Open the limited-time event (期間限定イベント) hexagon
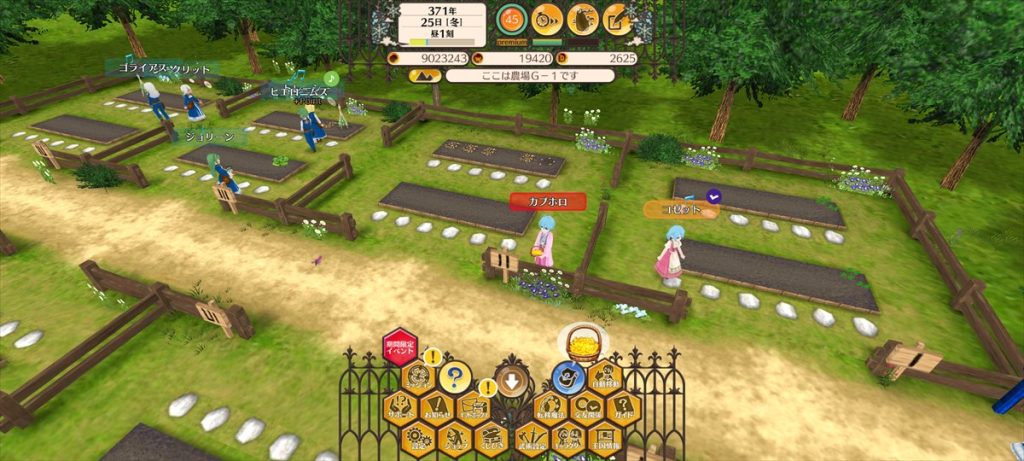This screenshot has height=461, width=1024. (x=400, y=348)
